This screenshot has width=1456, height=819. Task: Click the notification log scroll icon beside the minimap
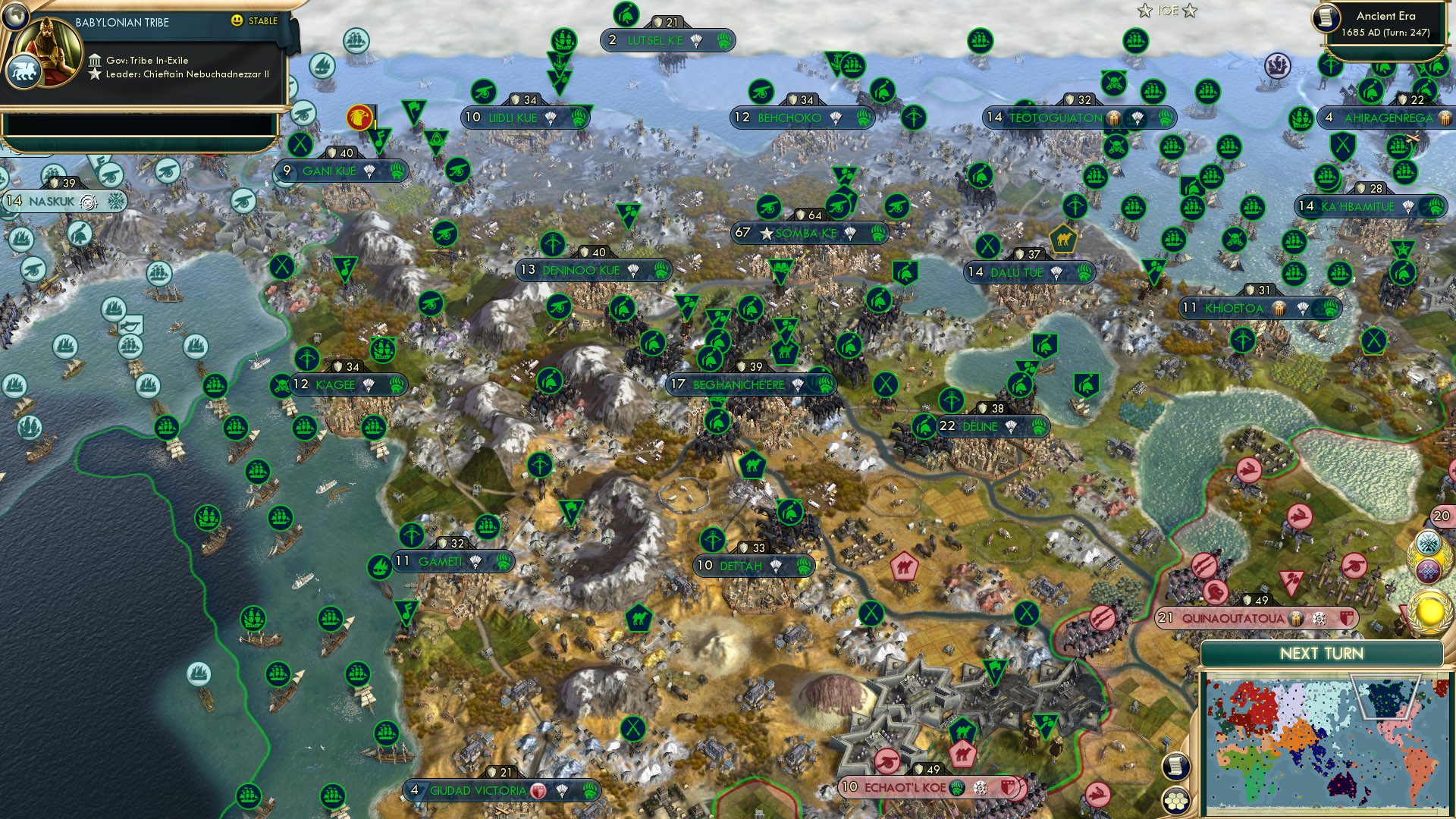pyautogui.click(x=1175, y=767)
